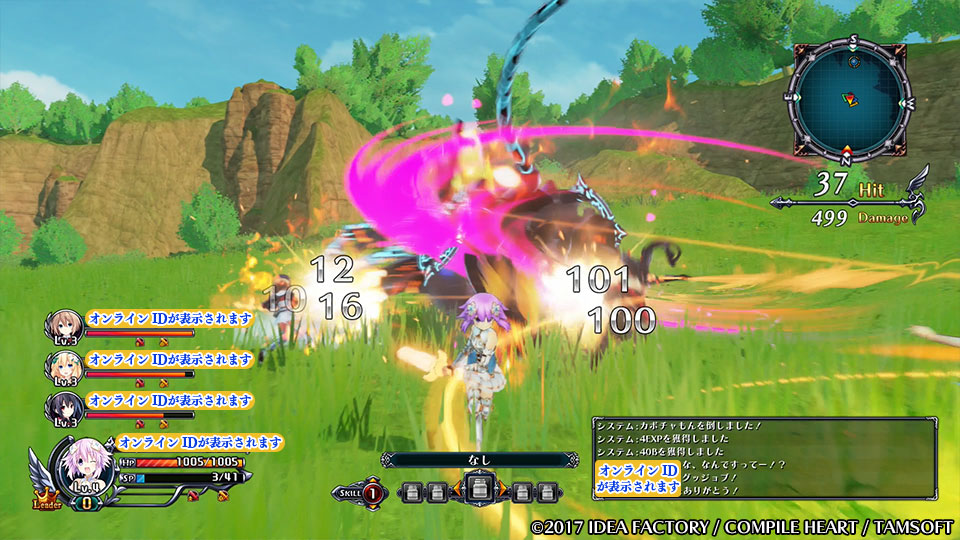The height and width of the screenshot is (540, 960).
Task: Click the pink-haired leader portrait
Action: [x=78, y=465]
